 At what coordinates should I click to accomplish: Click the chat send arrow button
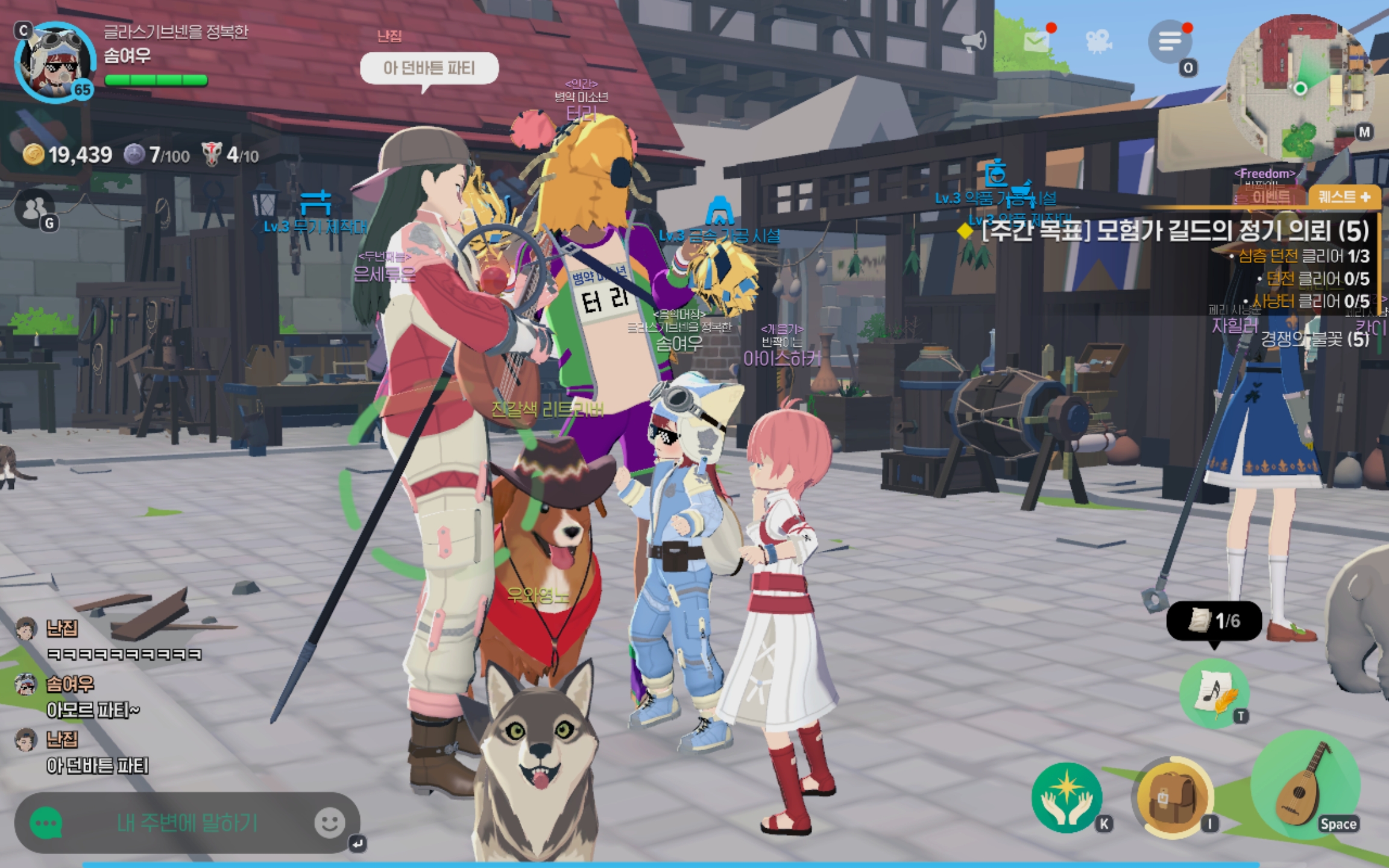(x=357, y=843)
